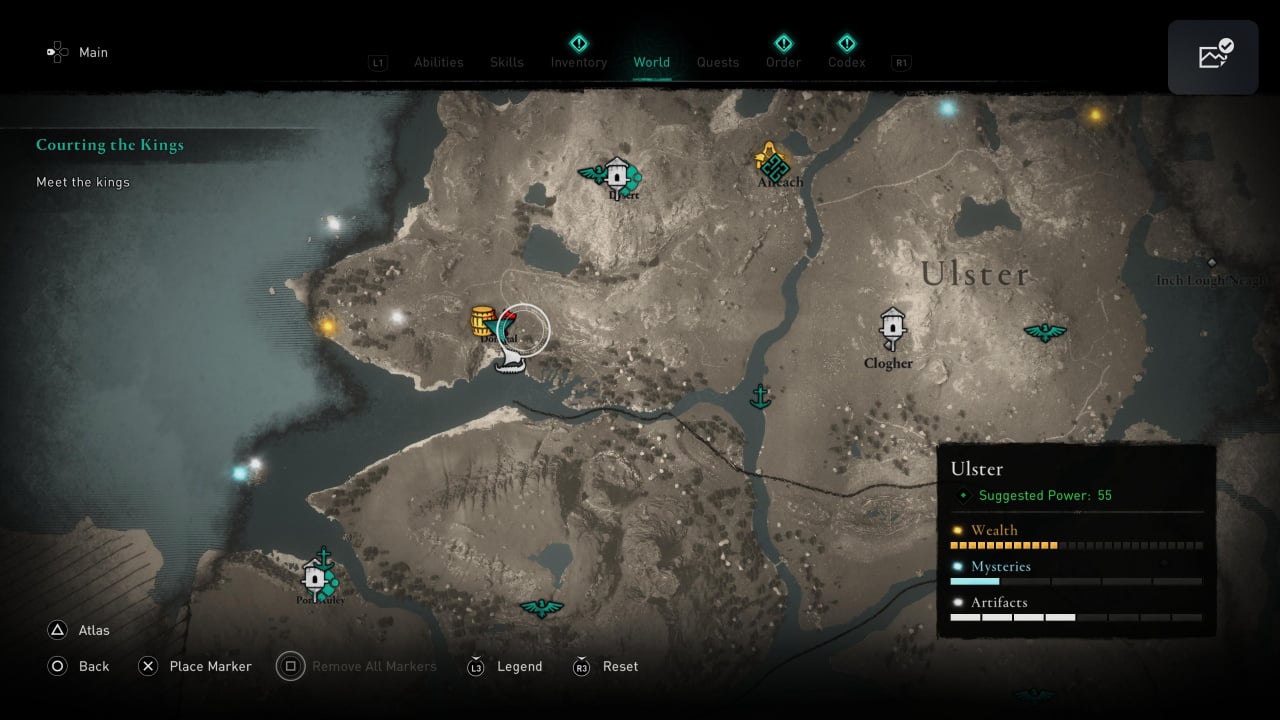1280x720 pixels.
Task: Switch to the Abilities tab
Action: (x=438, y=62)
